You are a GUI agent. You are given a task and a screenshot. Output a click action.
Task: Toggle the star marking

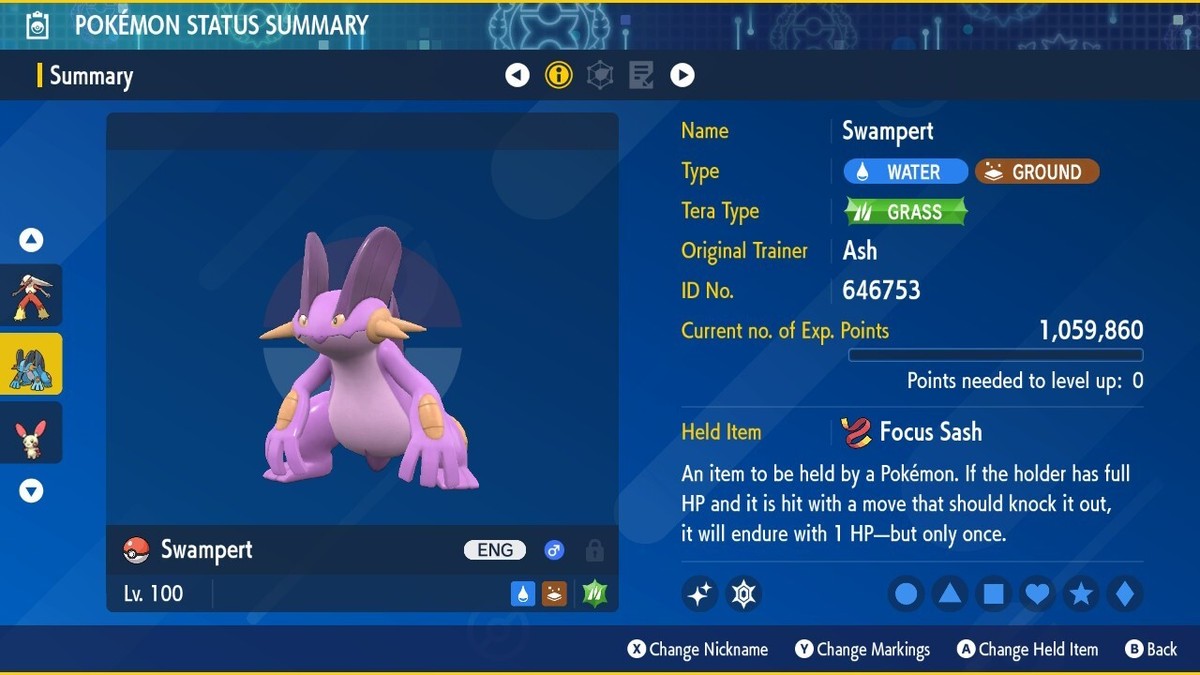[x=1081, y=594]
